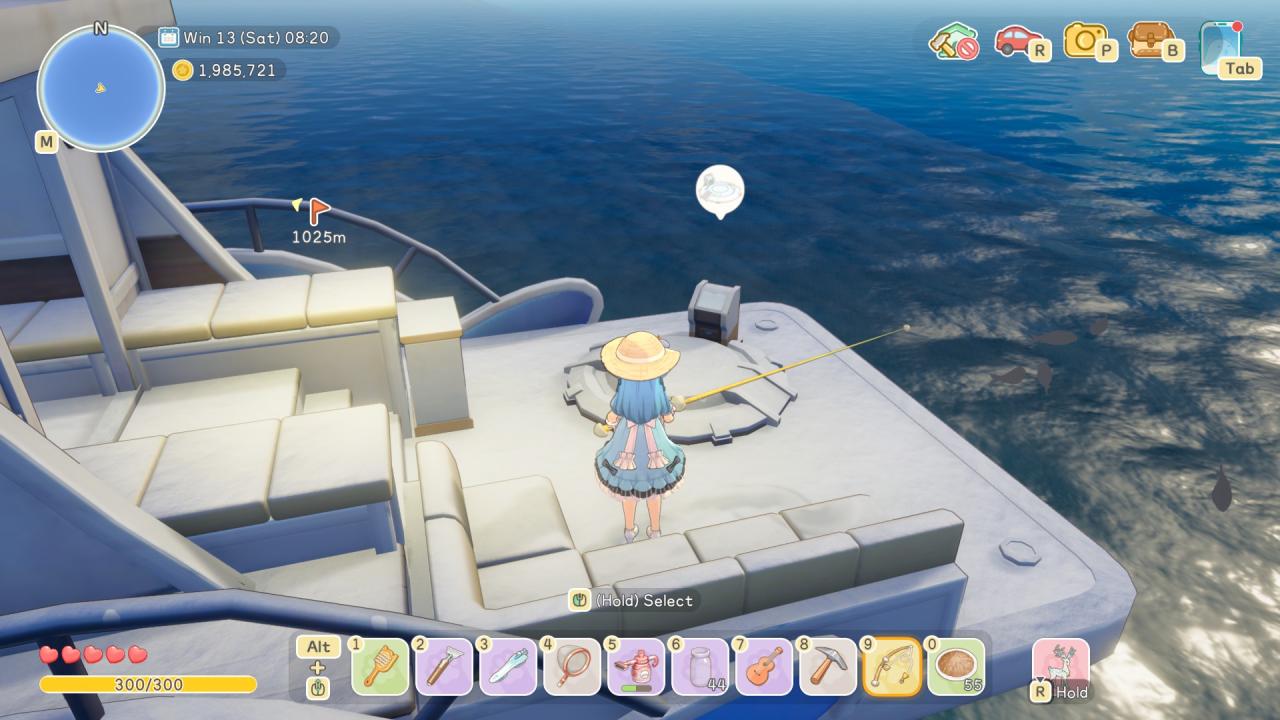Click the calendar date and time display

tap(248, 38)
